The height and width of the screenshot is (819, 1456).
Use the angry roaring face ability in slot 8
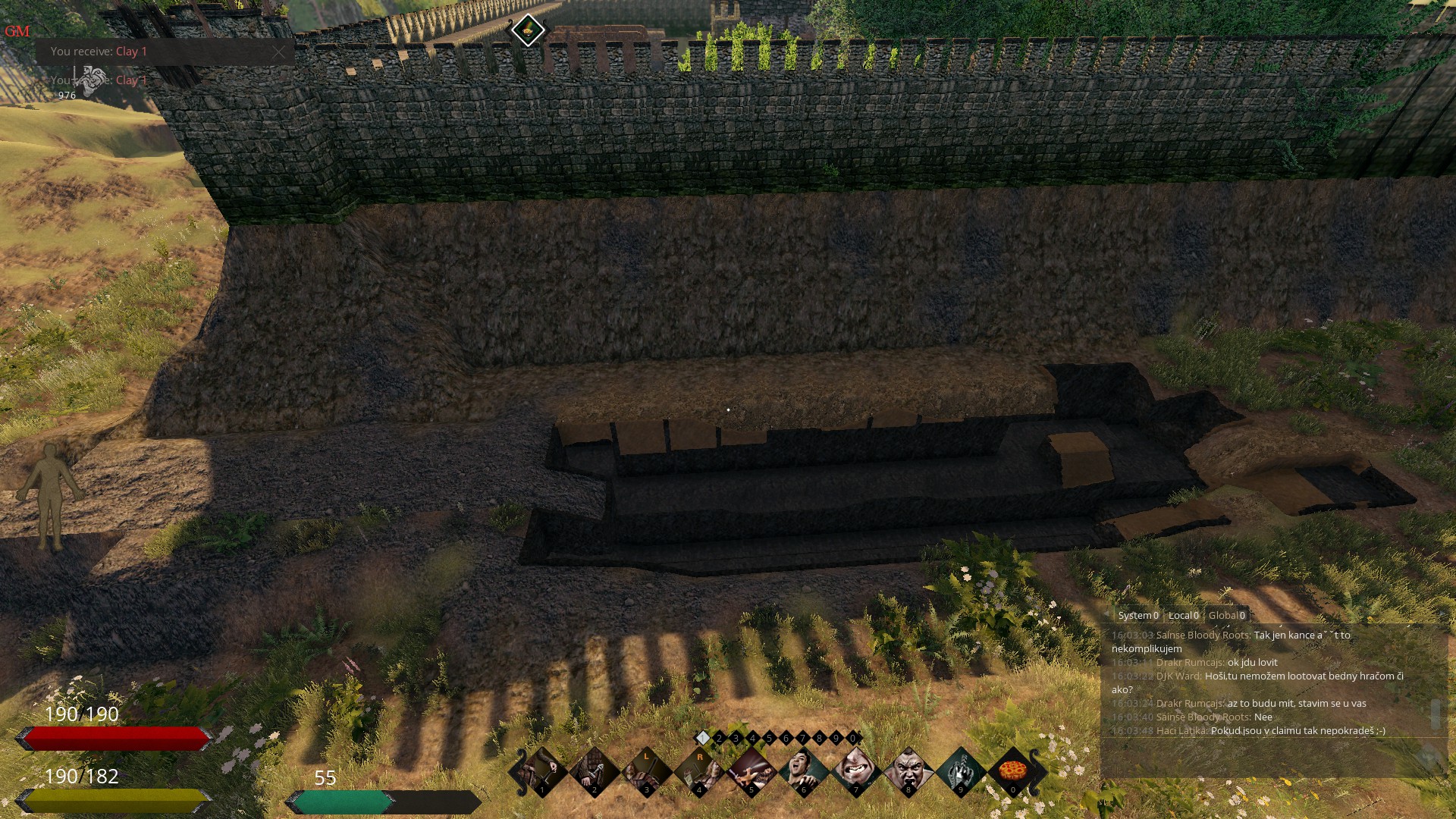pos(908,771)
